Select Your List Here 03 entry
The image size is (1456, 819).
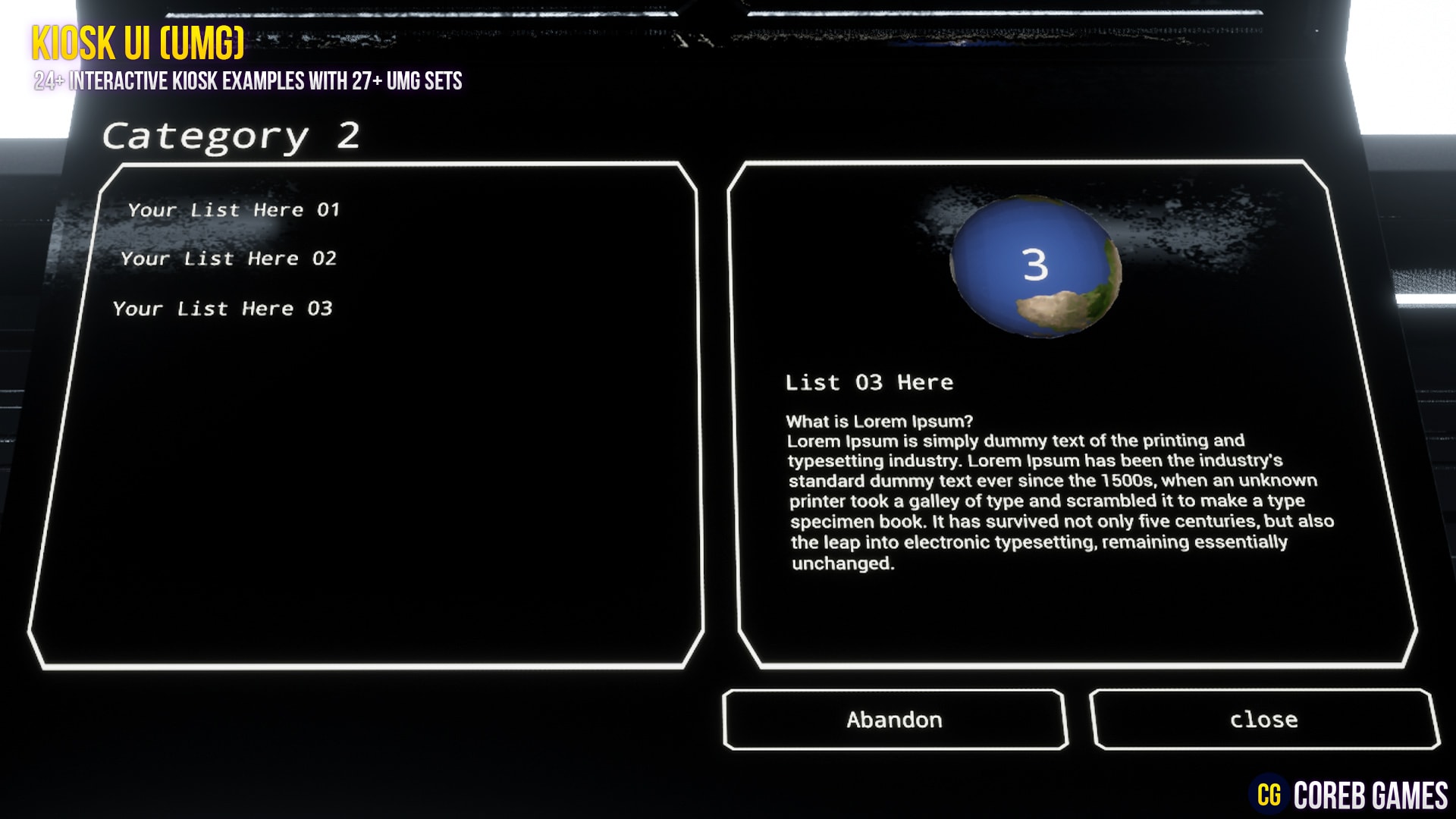(x=222, y=307)
